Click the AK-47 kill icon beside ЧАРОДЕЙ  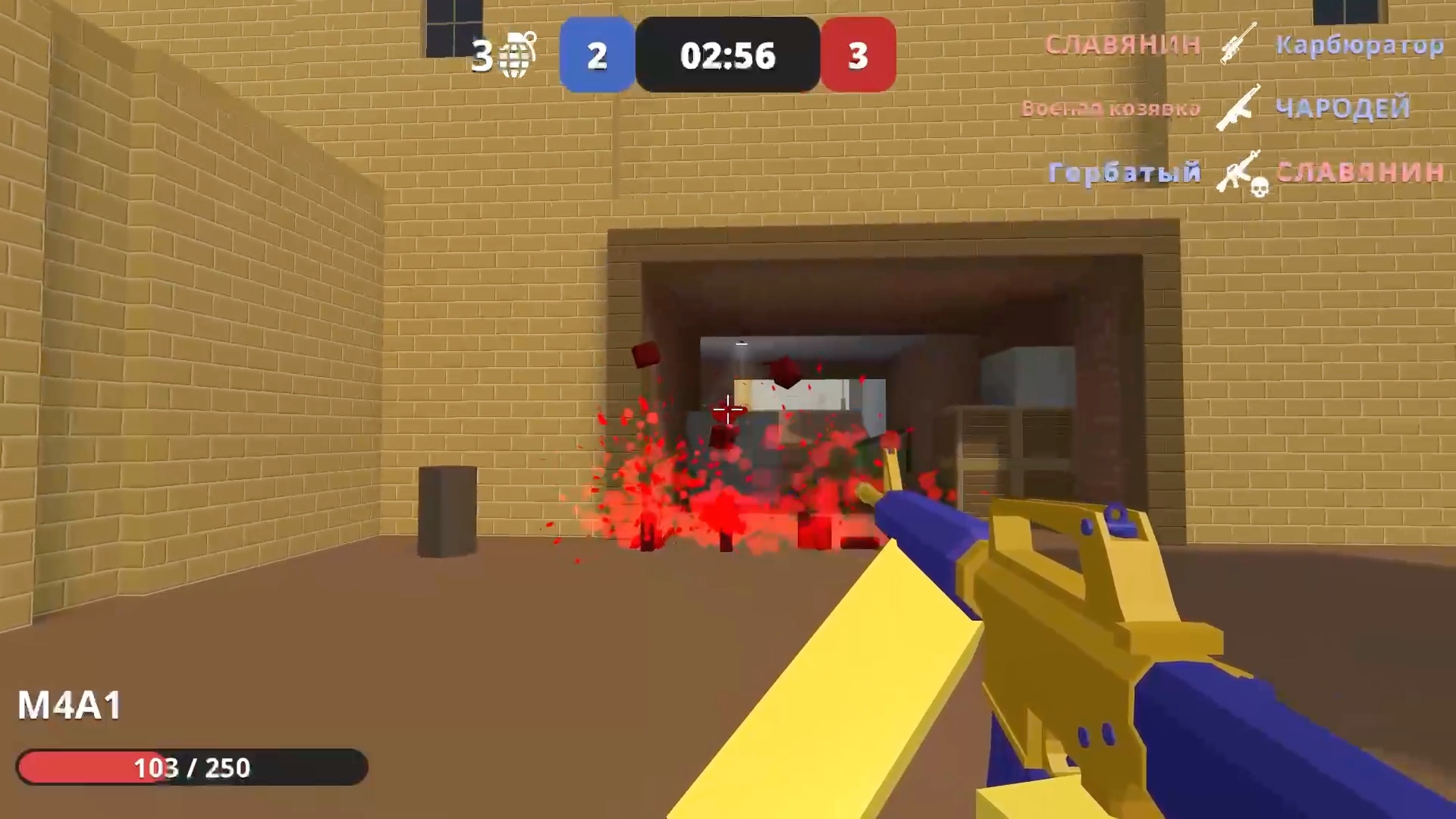click(1236, 110)
